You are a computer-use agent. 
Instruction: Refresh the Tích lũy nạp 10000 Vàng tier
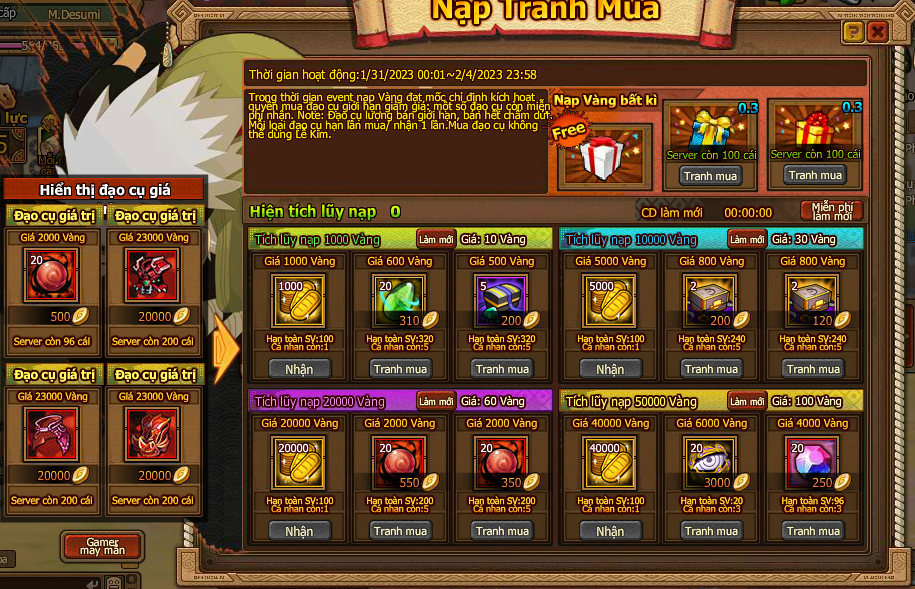coord(746,239)
